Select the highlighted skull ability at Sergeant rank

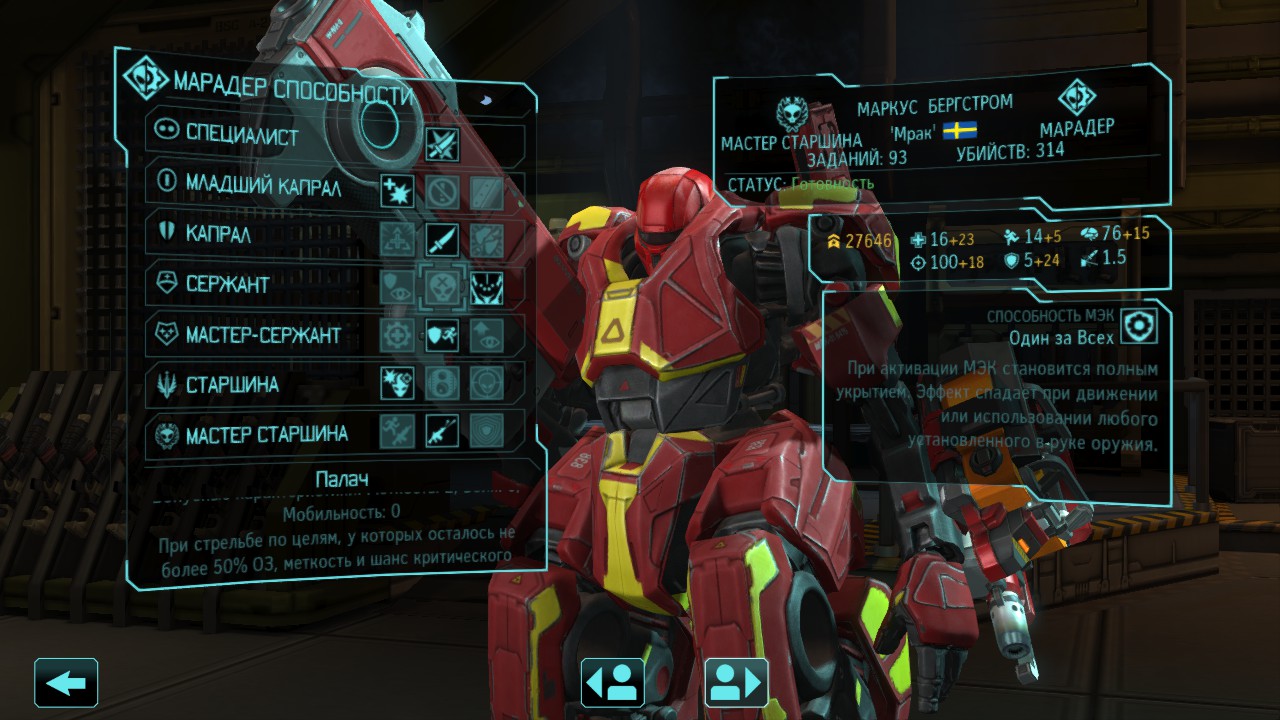(x=441, y=288)
